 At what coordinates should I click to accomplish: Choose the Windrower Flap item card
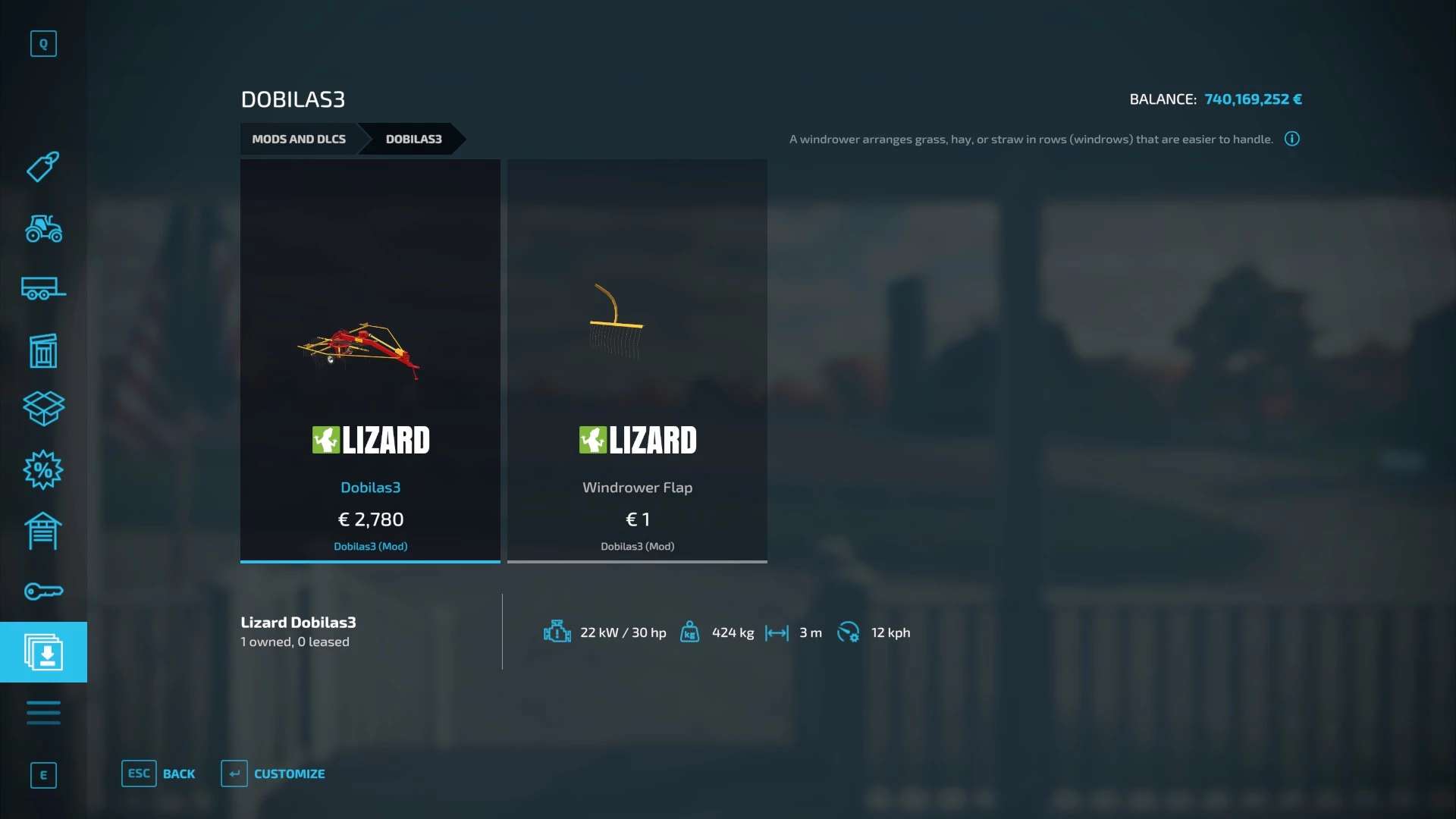[x=637, y=360]
